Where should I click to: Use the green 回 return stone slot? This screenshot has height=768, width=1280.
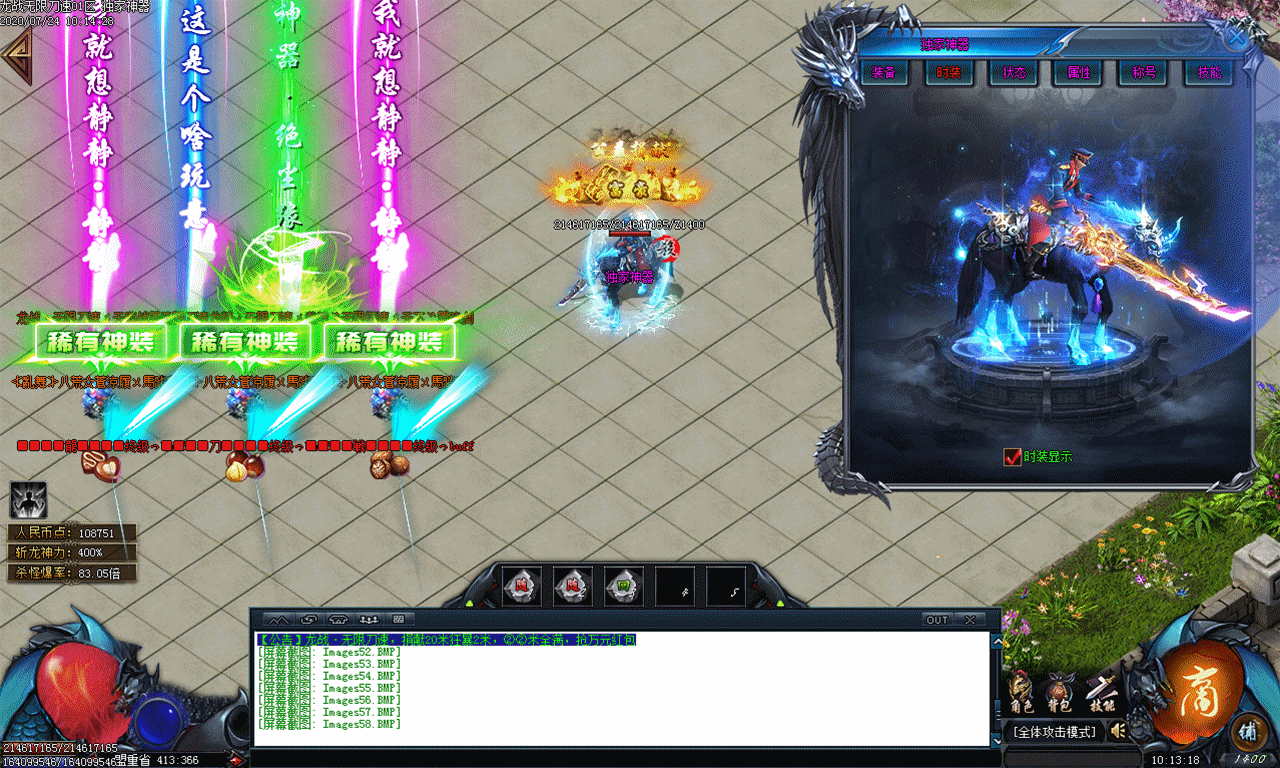click(623, 587)
